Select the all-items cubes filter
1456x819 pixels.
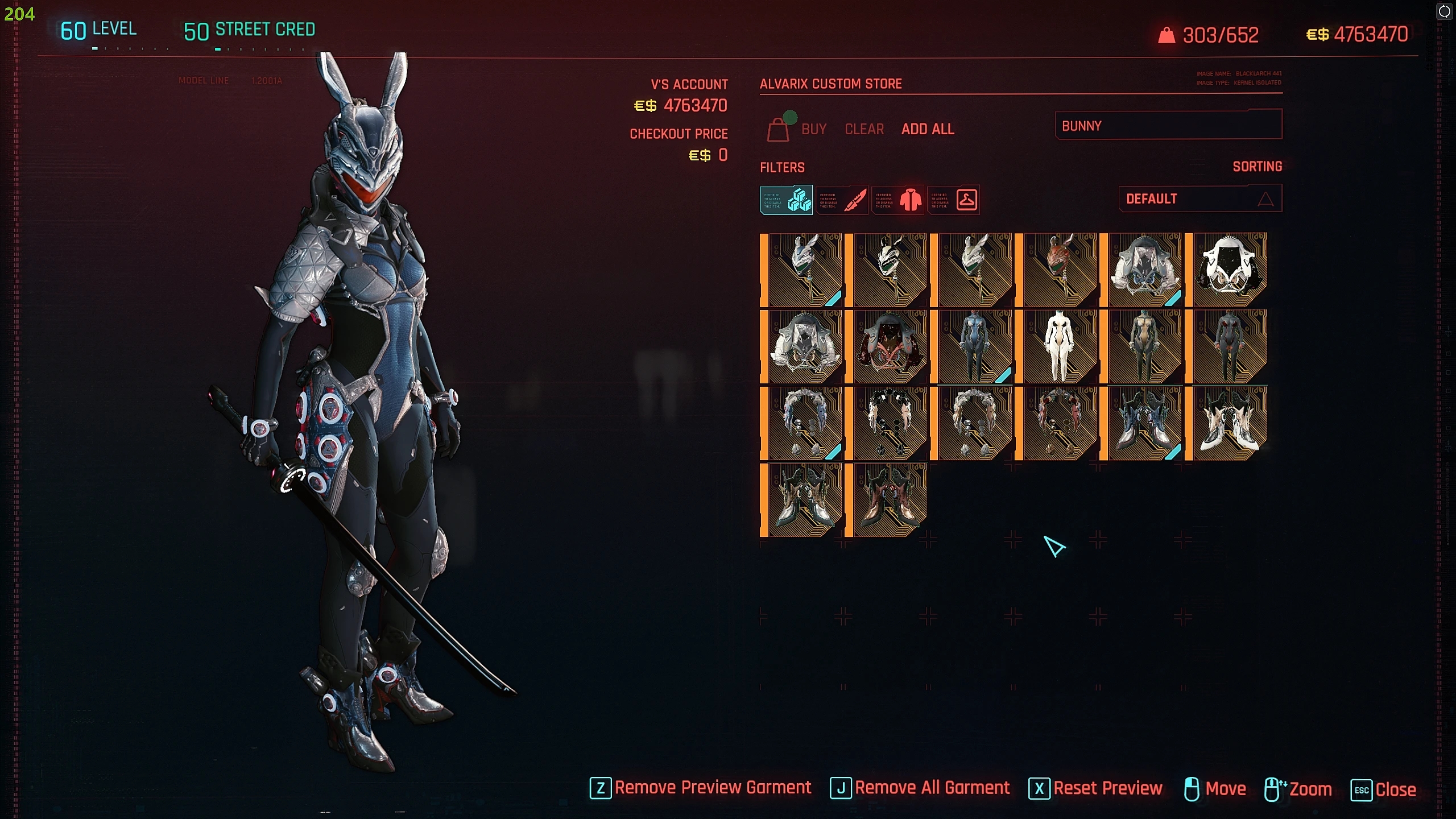click(786, 200)
